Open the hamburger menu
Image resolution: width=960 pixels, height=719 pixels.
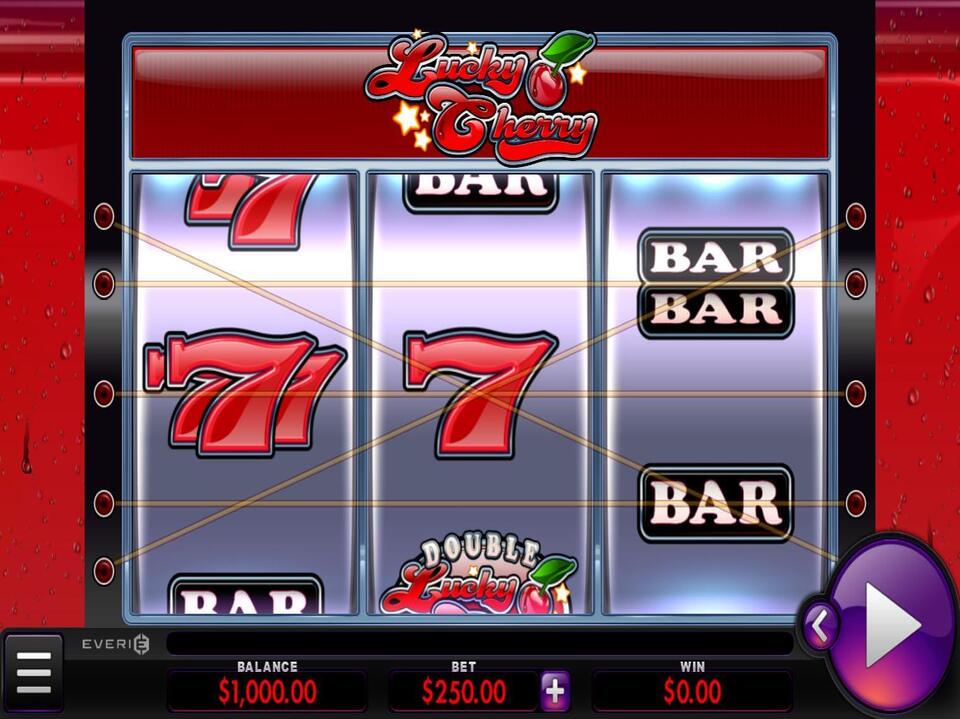[33, 673]
